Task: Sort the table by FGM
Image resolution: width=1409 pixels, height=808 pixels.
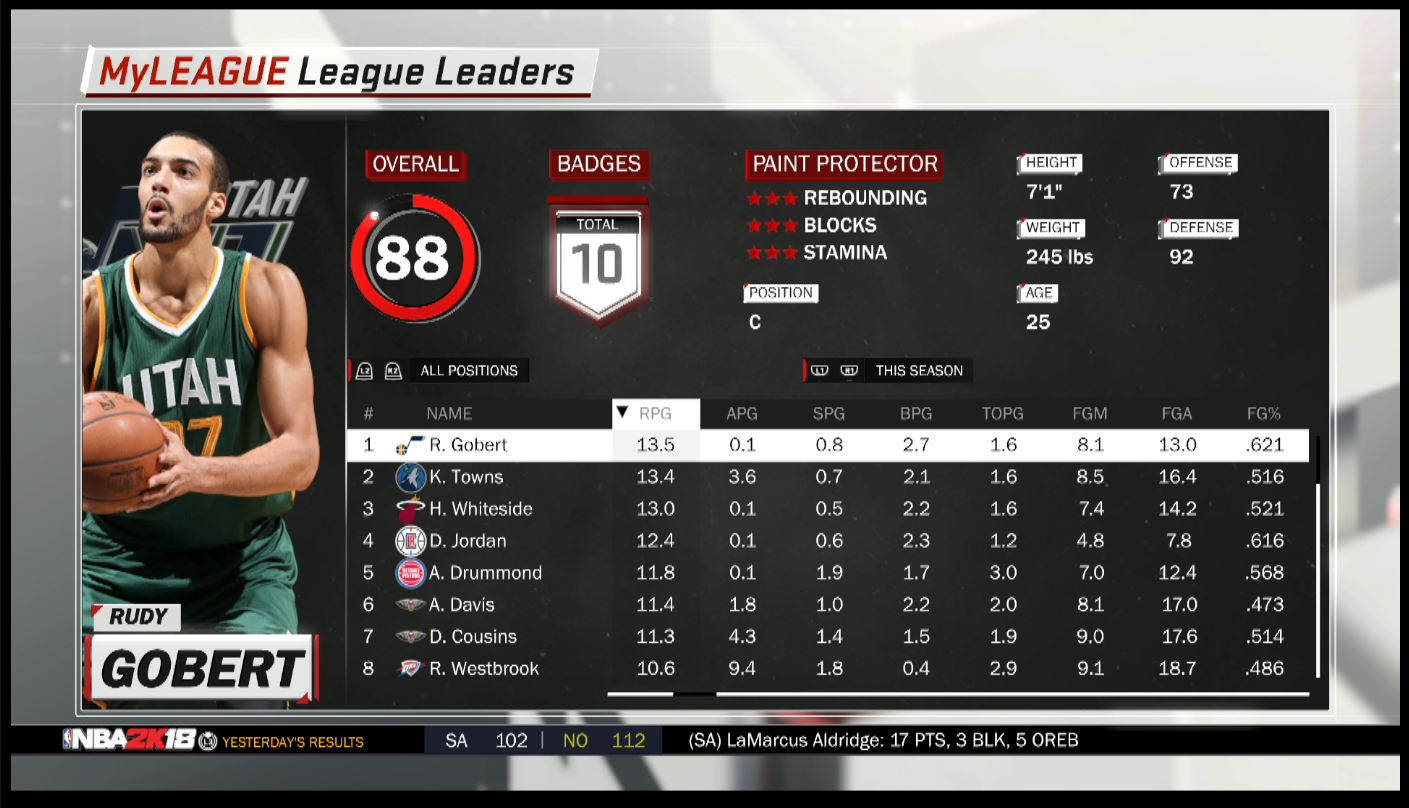Action: coord(1090,413)
